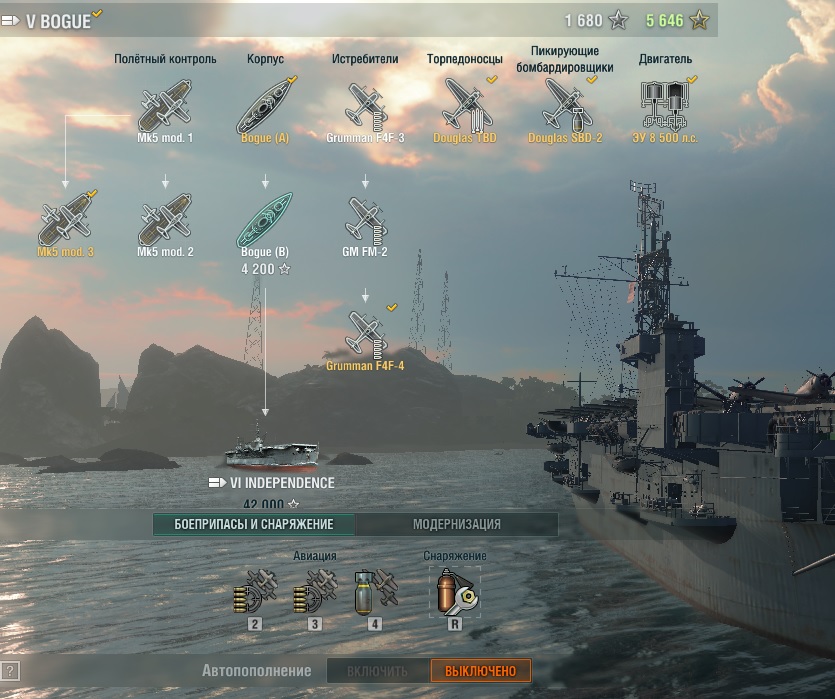
Task: Select the Mk5 mod. 2 flight control
Action: [x=165, y=219]
